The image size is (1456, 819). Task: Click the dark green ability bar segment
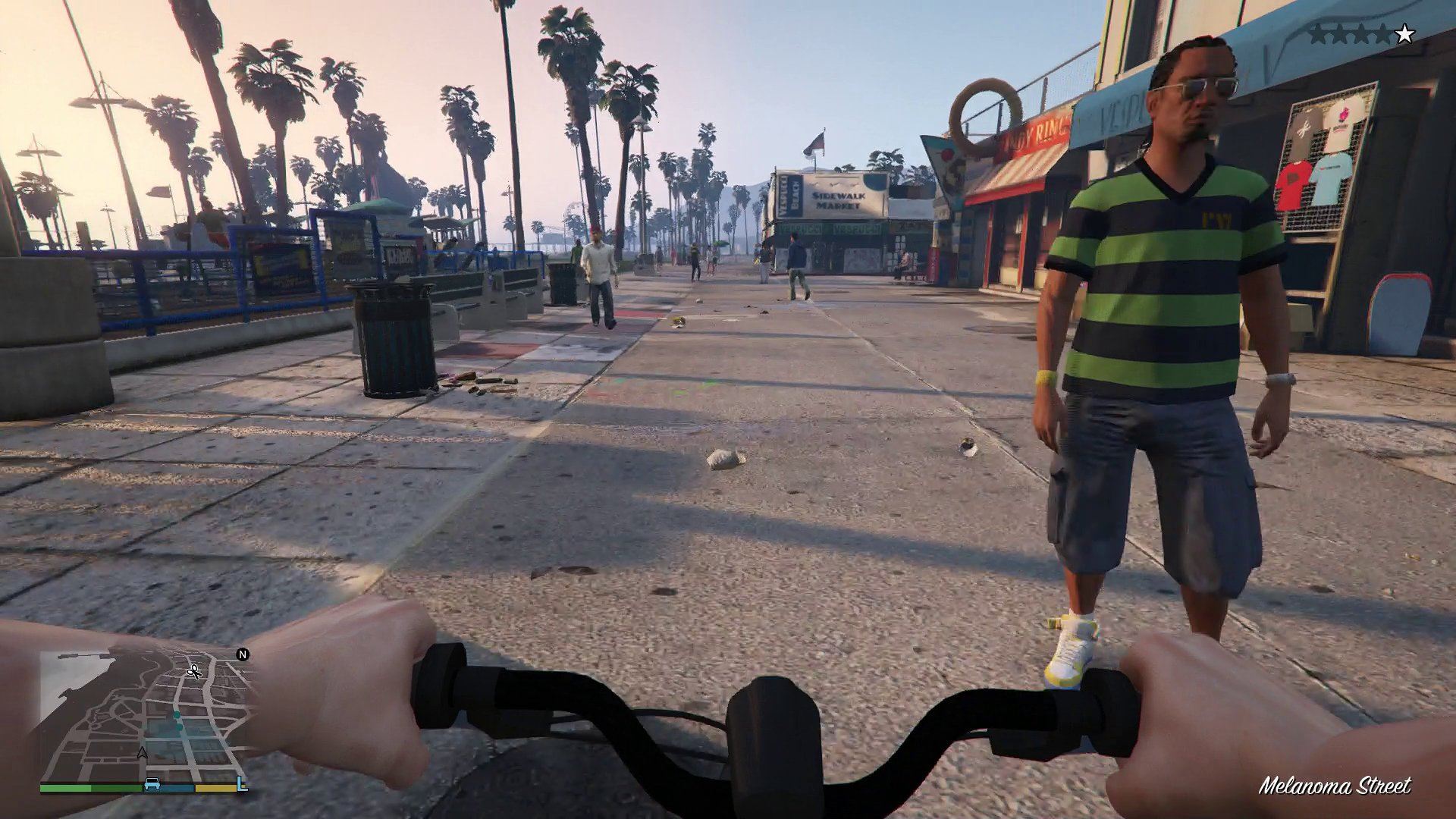click(117, 787)
